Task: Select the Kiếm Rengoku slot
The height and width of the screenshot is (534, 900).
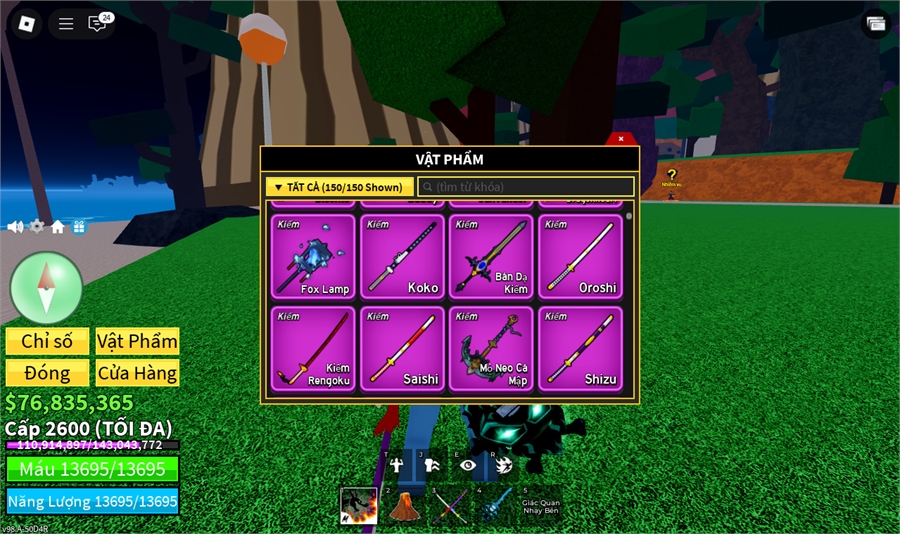Action: click(313, 348)
